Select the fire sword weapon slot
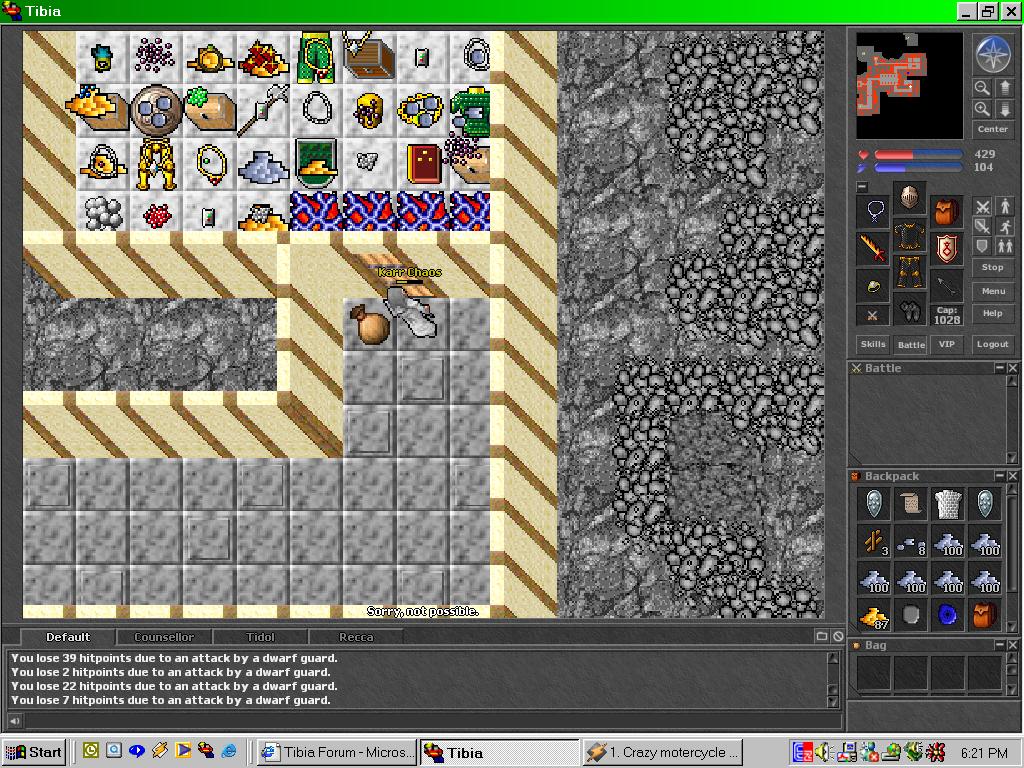Viewport: 1024px width, 768px height. pos(873,248)
